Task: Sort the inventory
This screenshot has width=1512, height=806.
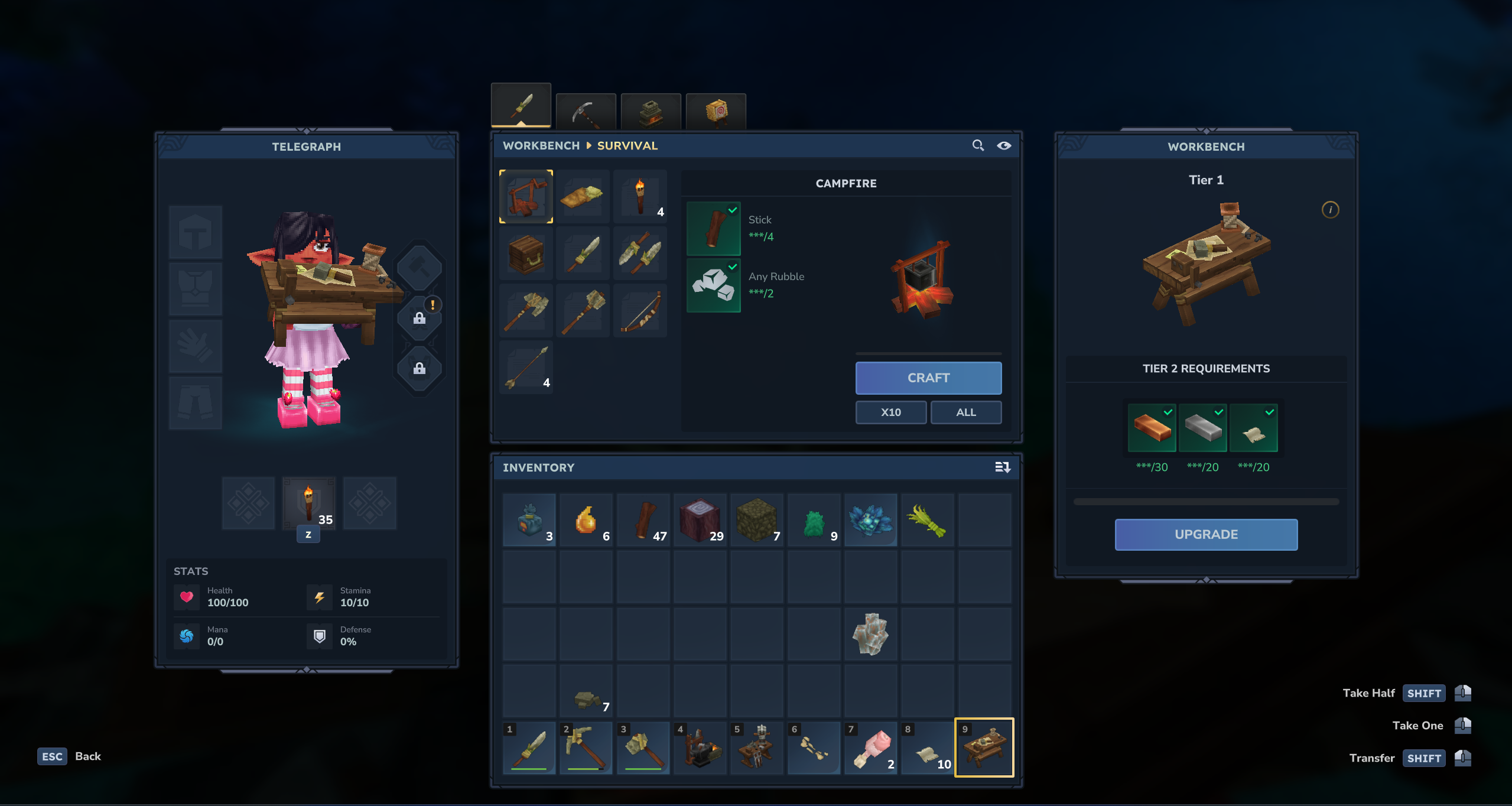Action: pos(1002,467)
